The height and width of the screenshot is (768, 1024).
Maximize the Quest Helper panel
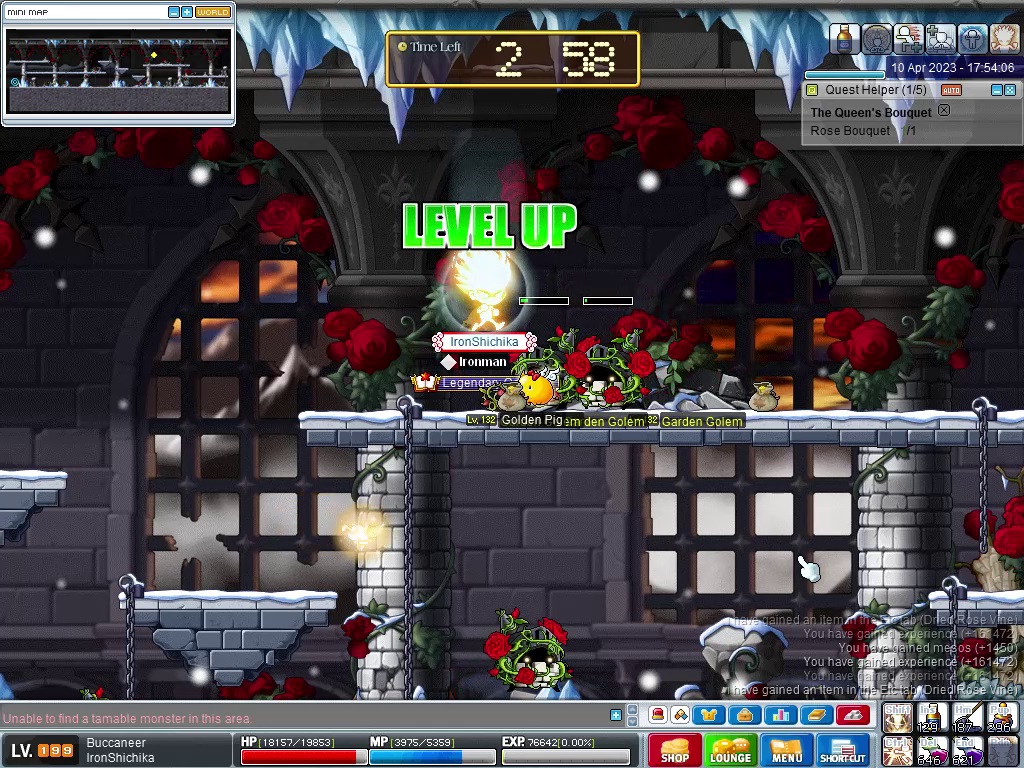tap(1011, 90)
